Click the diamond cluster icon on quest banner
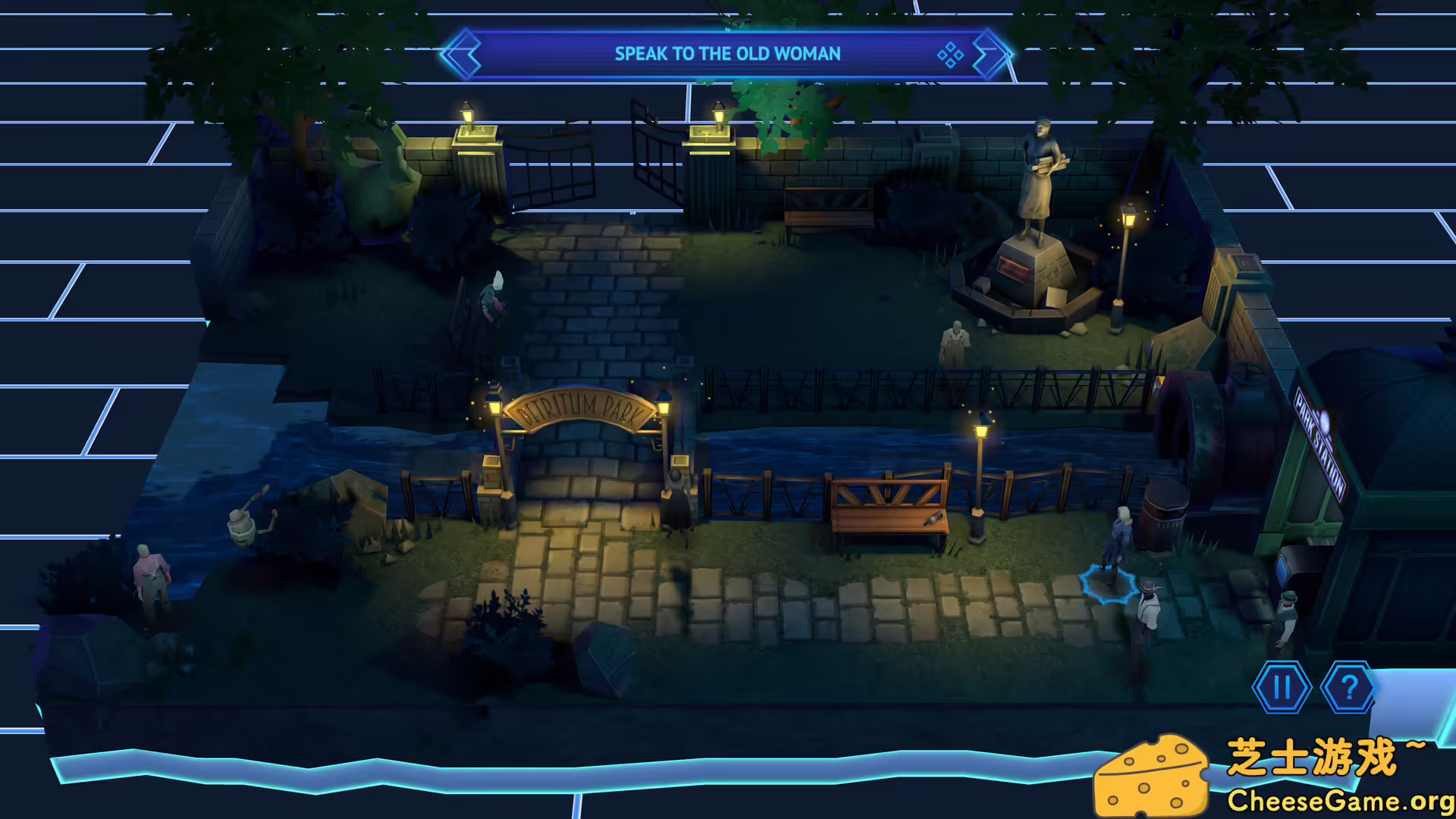1456x819 pixels. pyautogui.click(x=950, y=54)
